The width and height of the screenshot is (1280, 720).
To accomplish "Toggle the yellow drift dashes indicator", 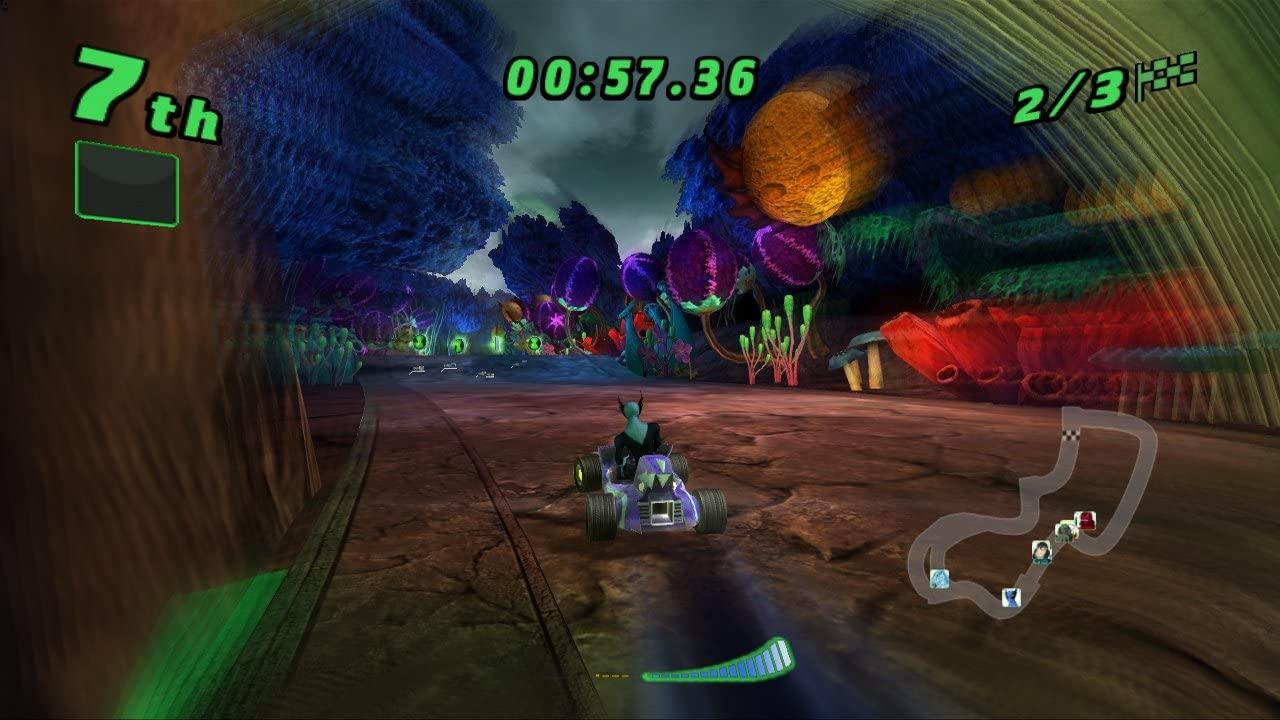I will 612,674.
